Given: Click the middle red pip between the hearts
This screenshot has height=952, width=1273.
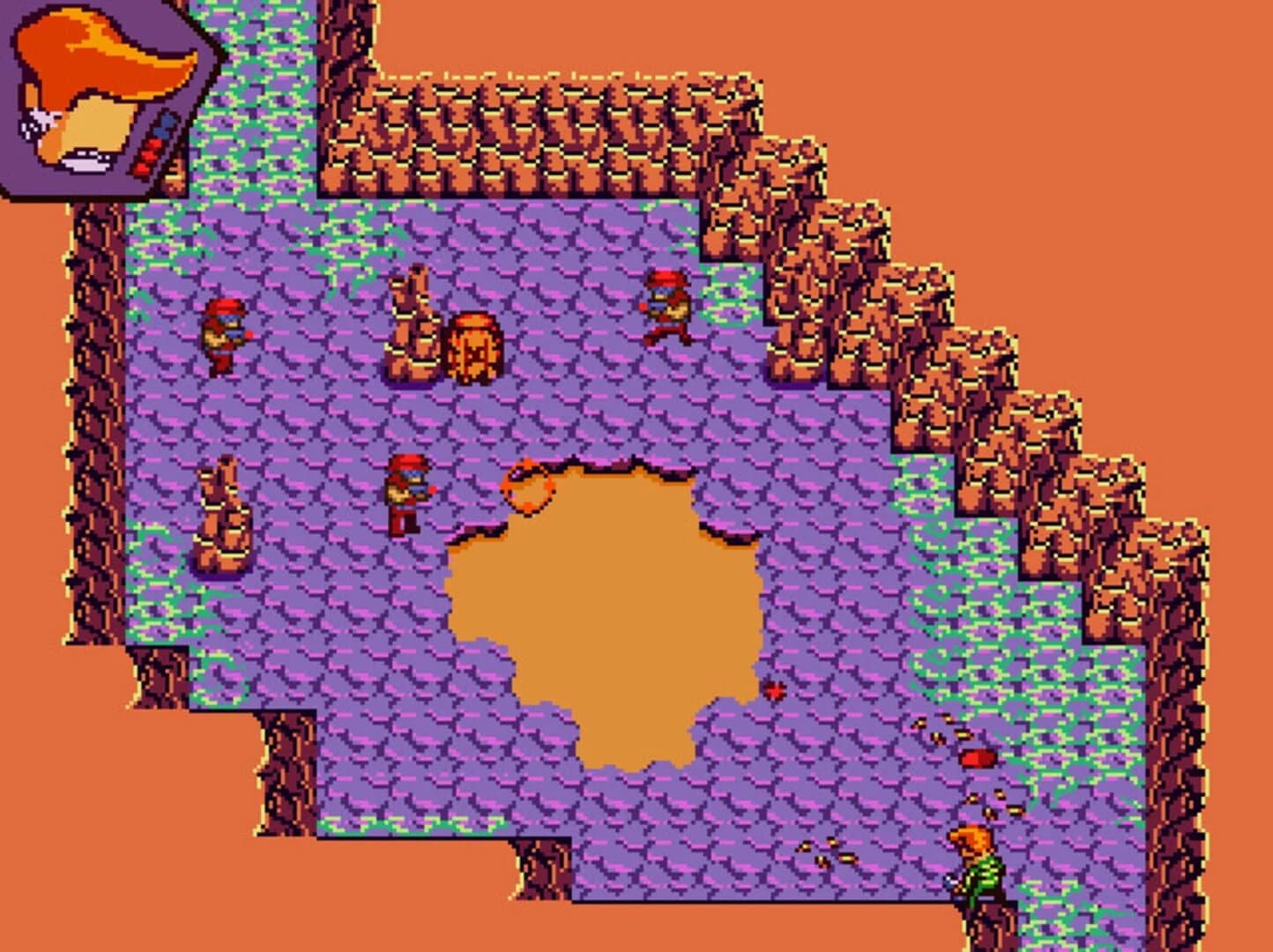Looking at the screenshot, I should click(148, 155).
